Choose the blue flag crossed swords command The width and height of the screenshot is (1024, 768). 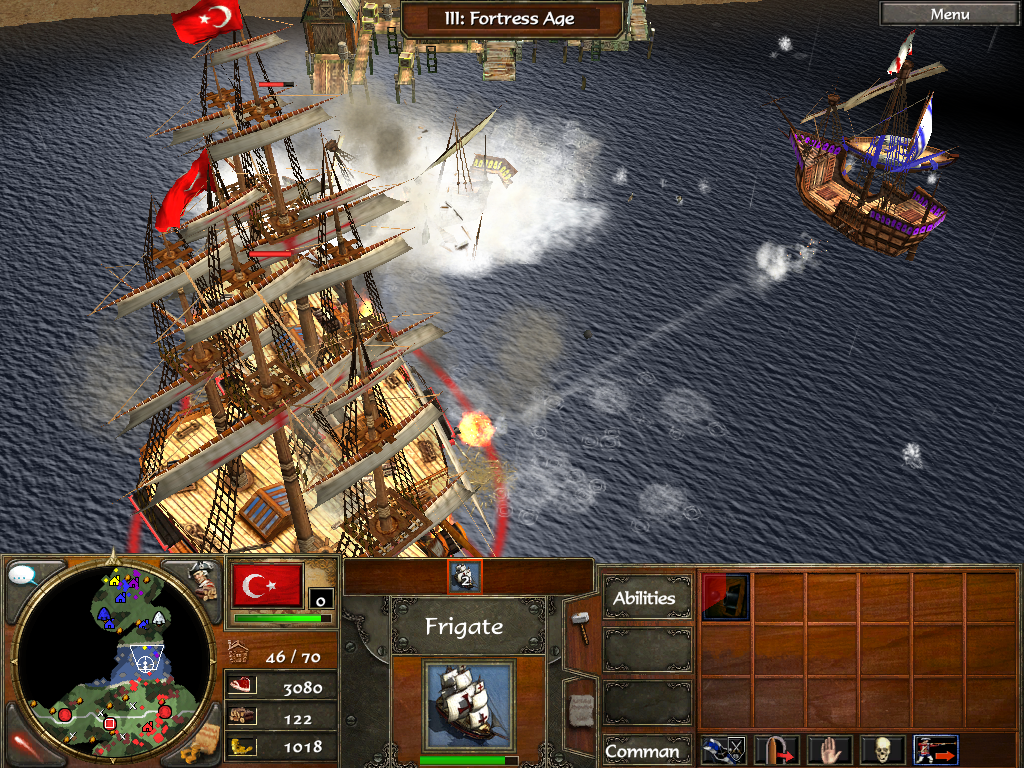724,750
